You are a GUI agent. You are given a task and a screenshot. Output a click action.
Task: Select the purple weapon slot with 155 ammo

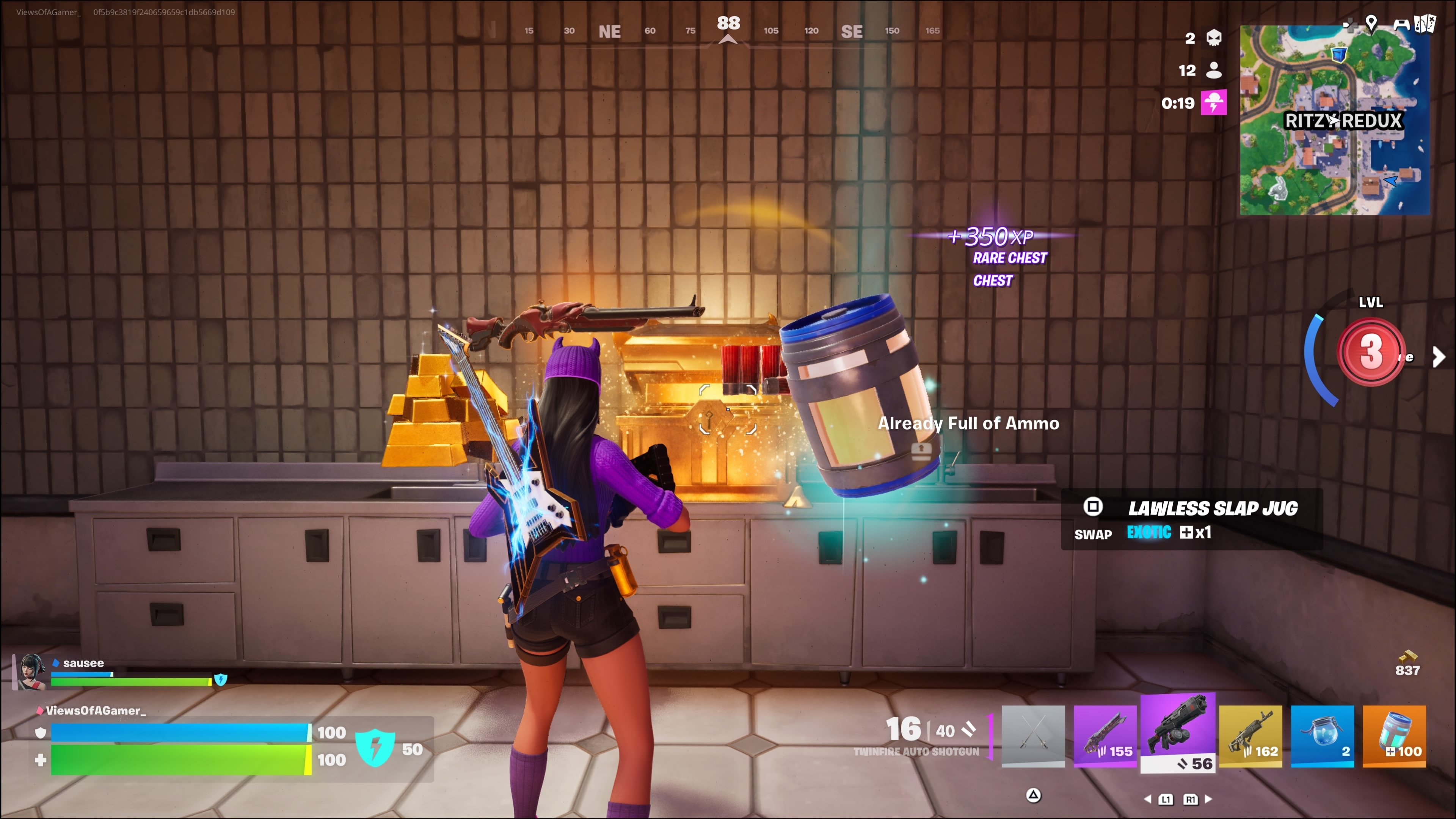(x=1105, y=735)
